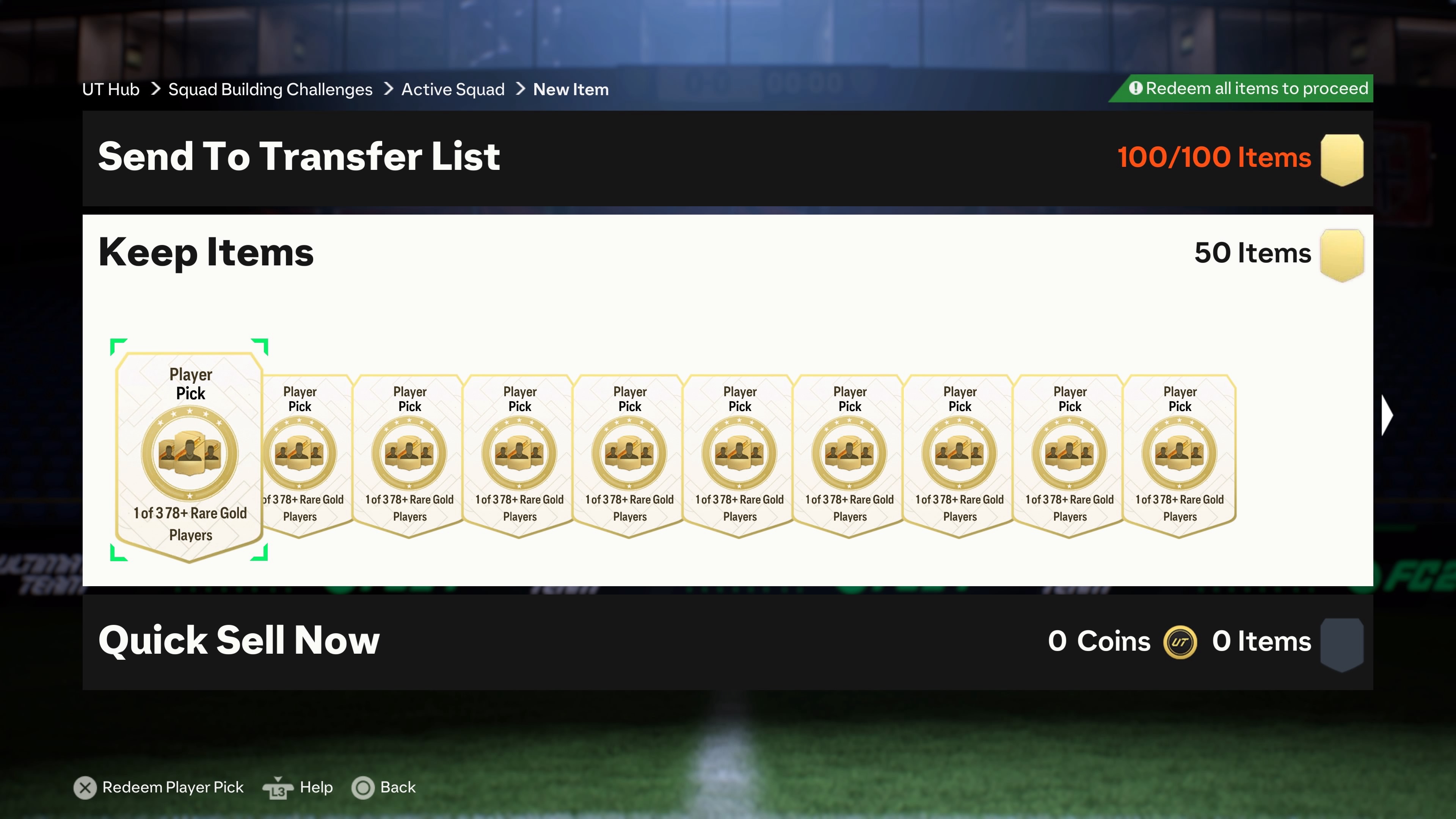Select the first highlighted Player Pick card
The height and width of the screenshot is (819, 1456).
(x=190, y=452)
